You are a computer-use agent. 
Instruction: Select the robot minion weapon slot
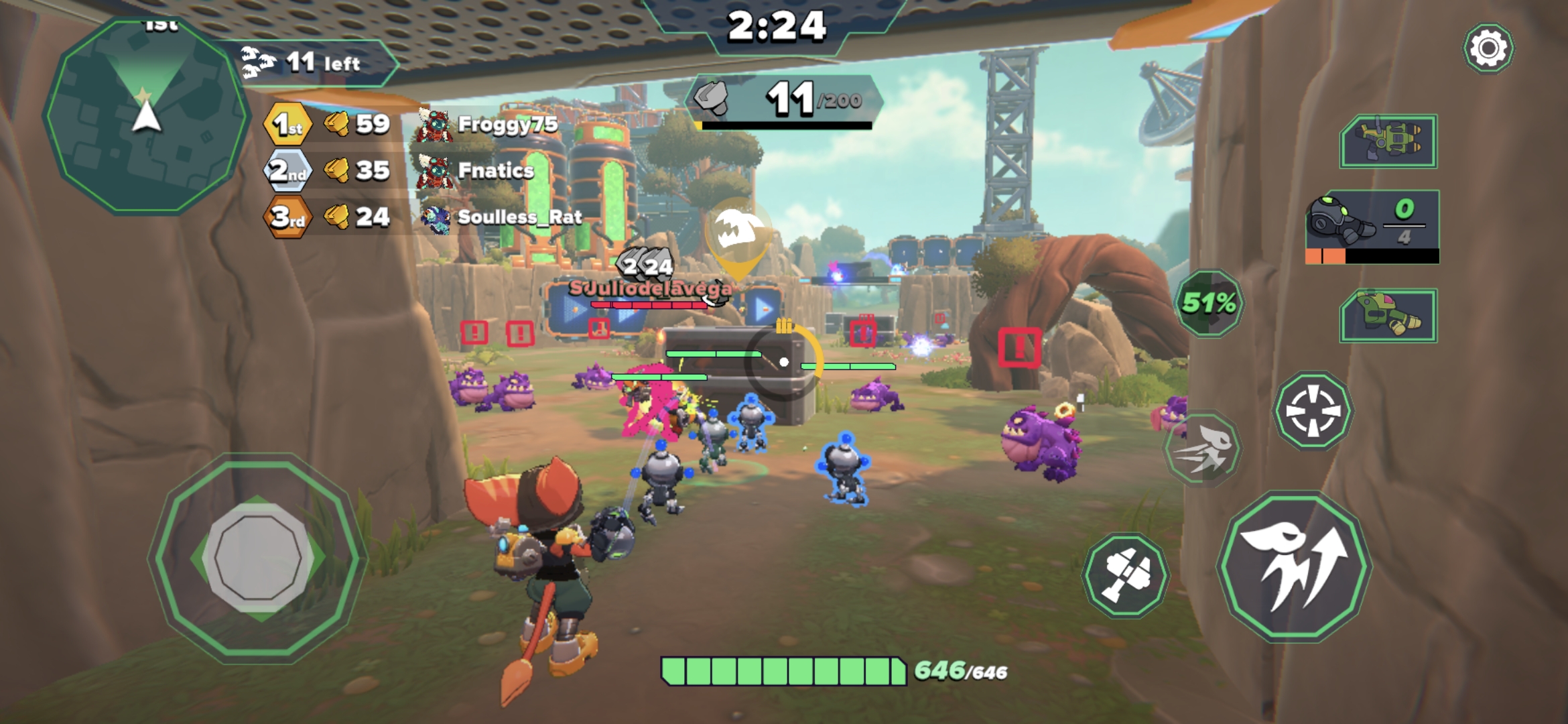click(x=1372, y=227)
